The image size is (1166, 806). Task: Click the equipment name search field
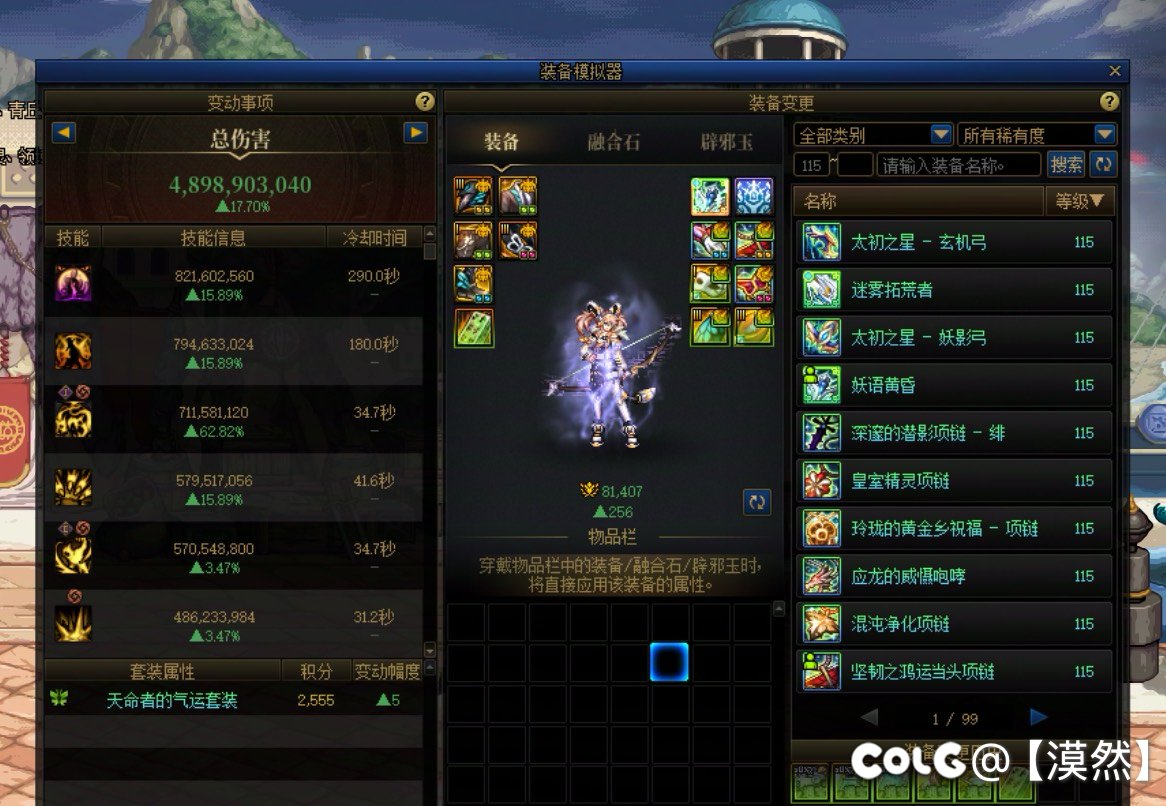tap(958, 165)
